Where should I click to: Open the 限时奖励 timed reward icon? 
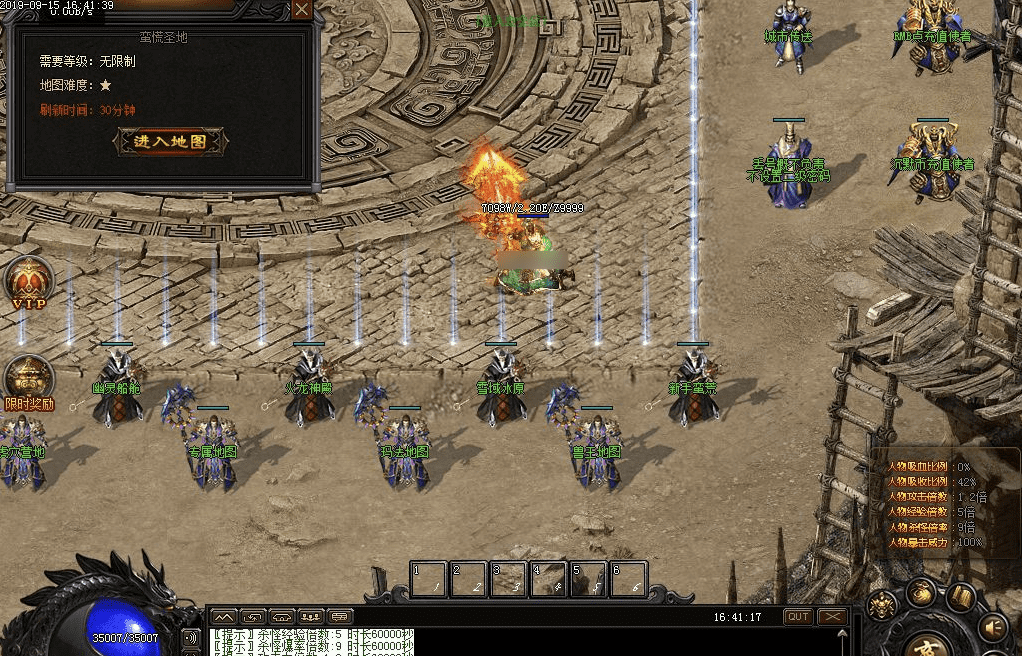coord(29,381)
